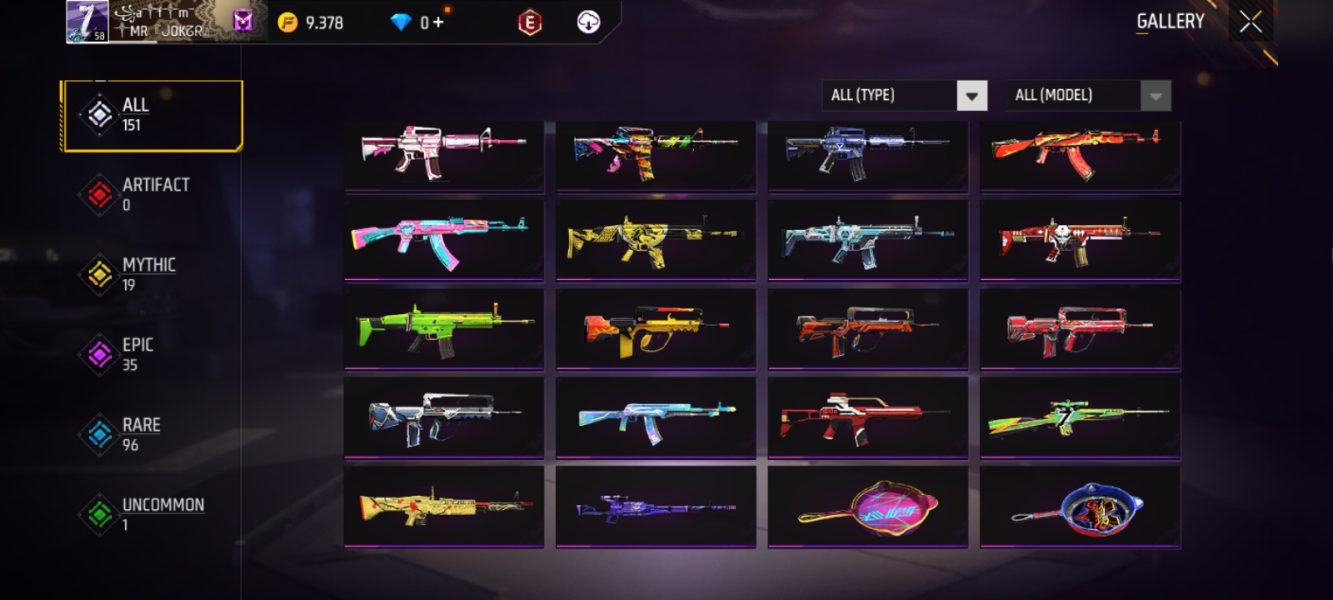
Task: Close the Gallery screen
Action: (x=1250, y=22)
